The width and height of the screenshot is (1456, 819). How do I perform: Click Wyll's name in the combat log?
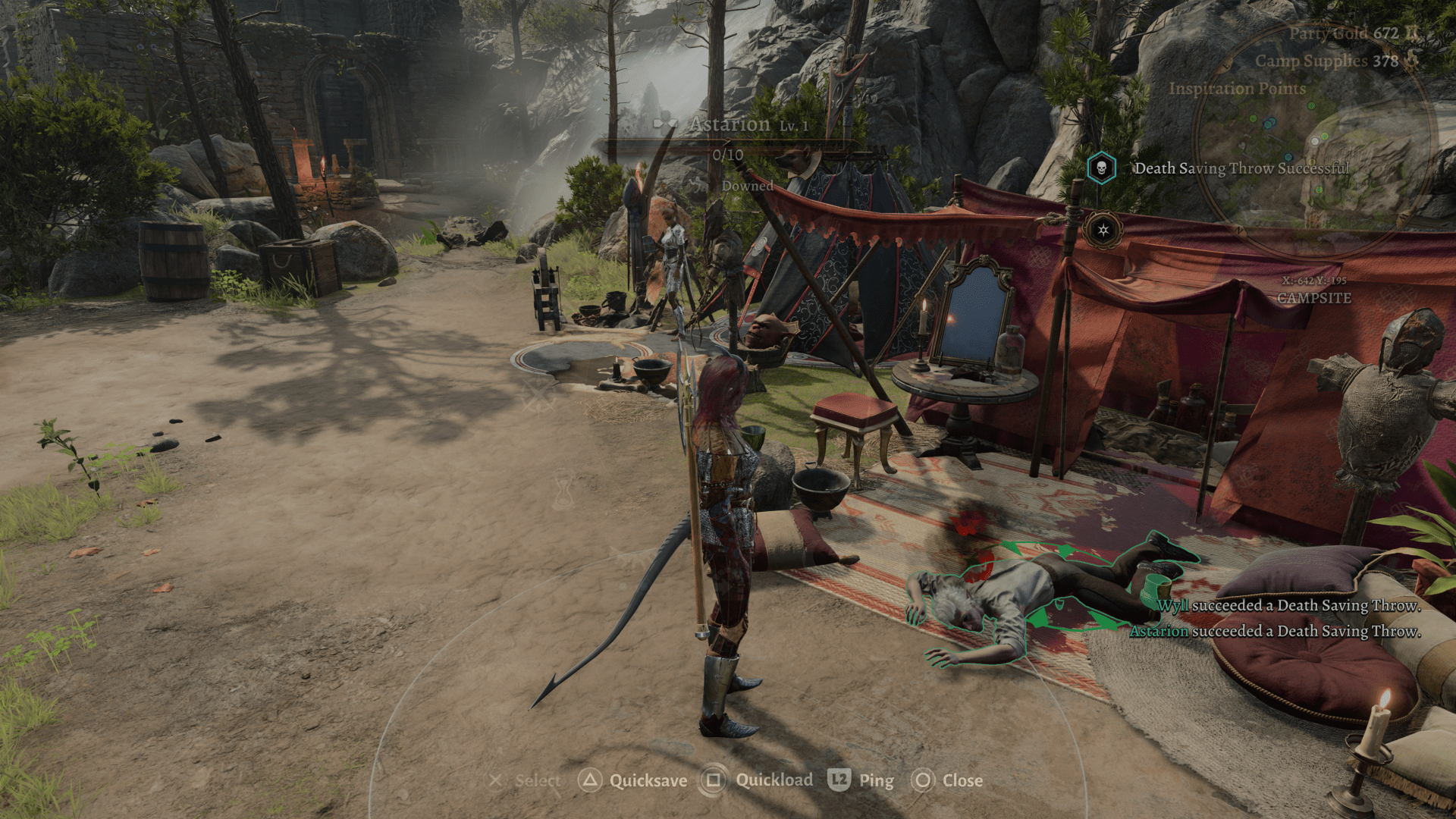[x=1172, y=605]
